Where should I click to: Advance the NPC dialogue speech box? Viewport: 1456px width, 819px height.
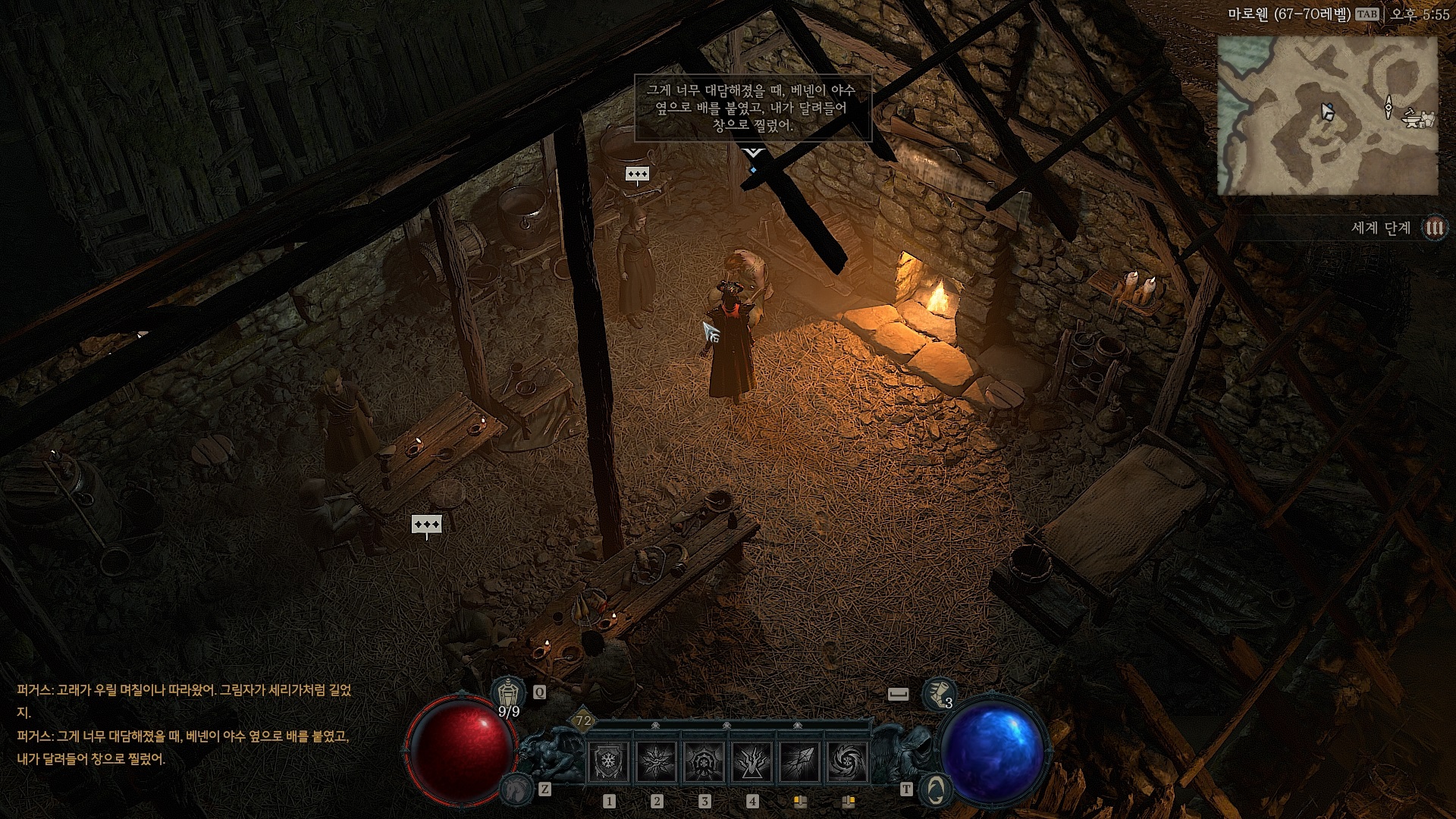coord(752,108)
